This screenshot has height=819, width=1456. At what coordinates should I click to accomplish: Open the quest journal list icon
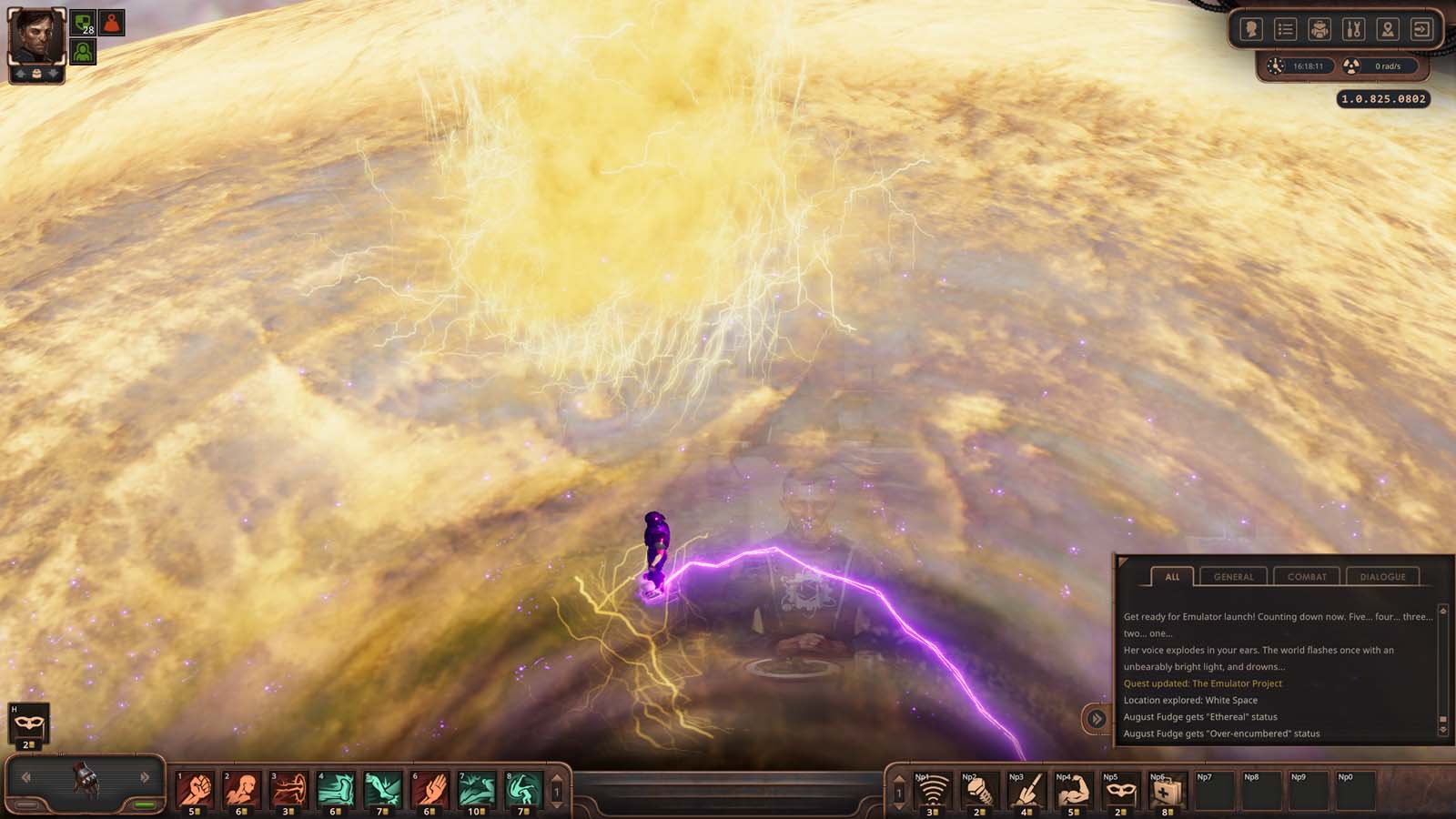pos(1285,30)
